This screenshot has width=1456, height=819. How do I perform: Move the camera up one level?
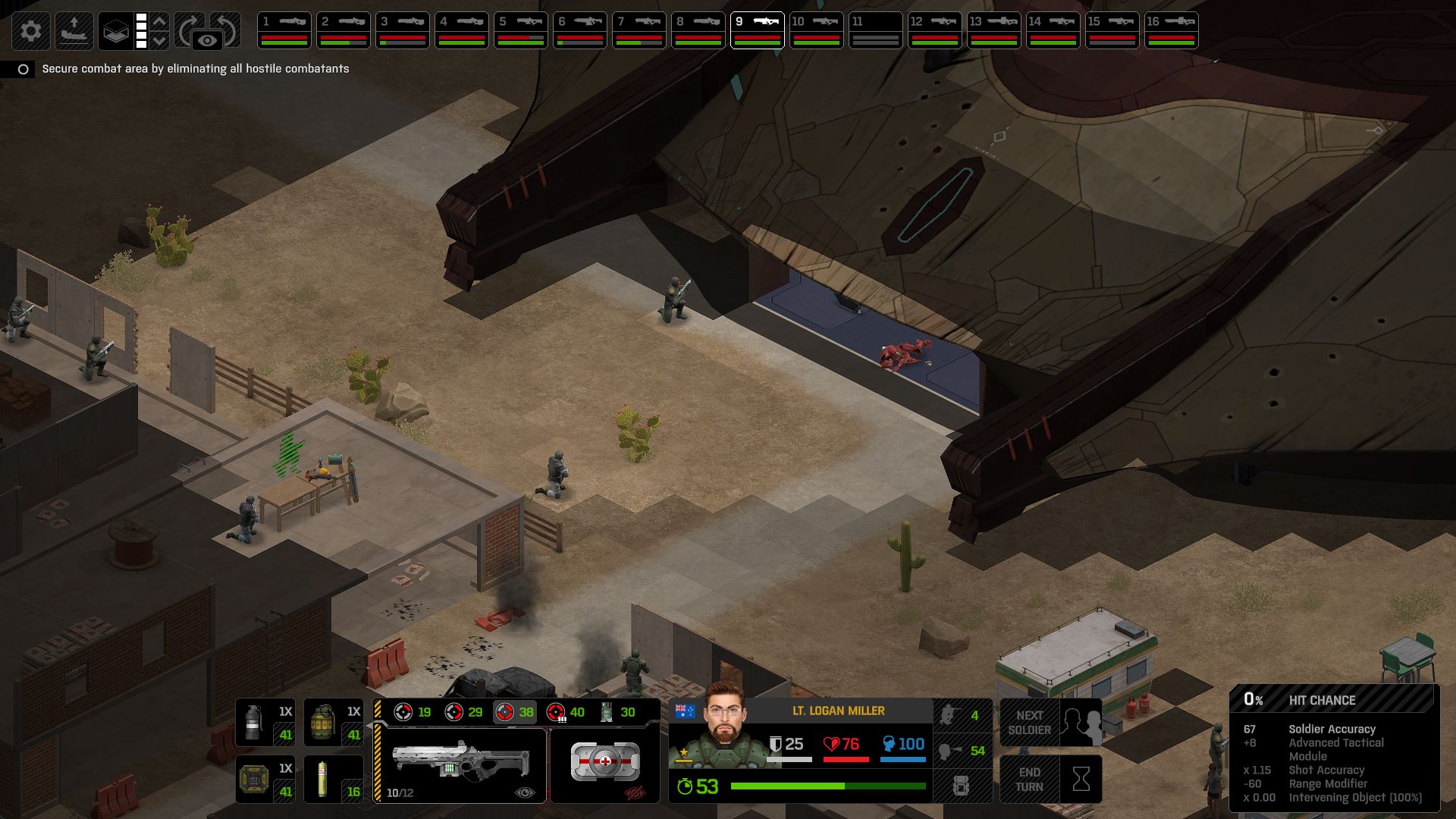(x=159, y=21)
